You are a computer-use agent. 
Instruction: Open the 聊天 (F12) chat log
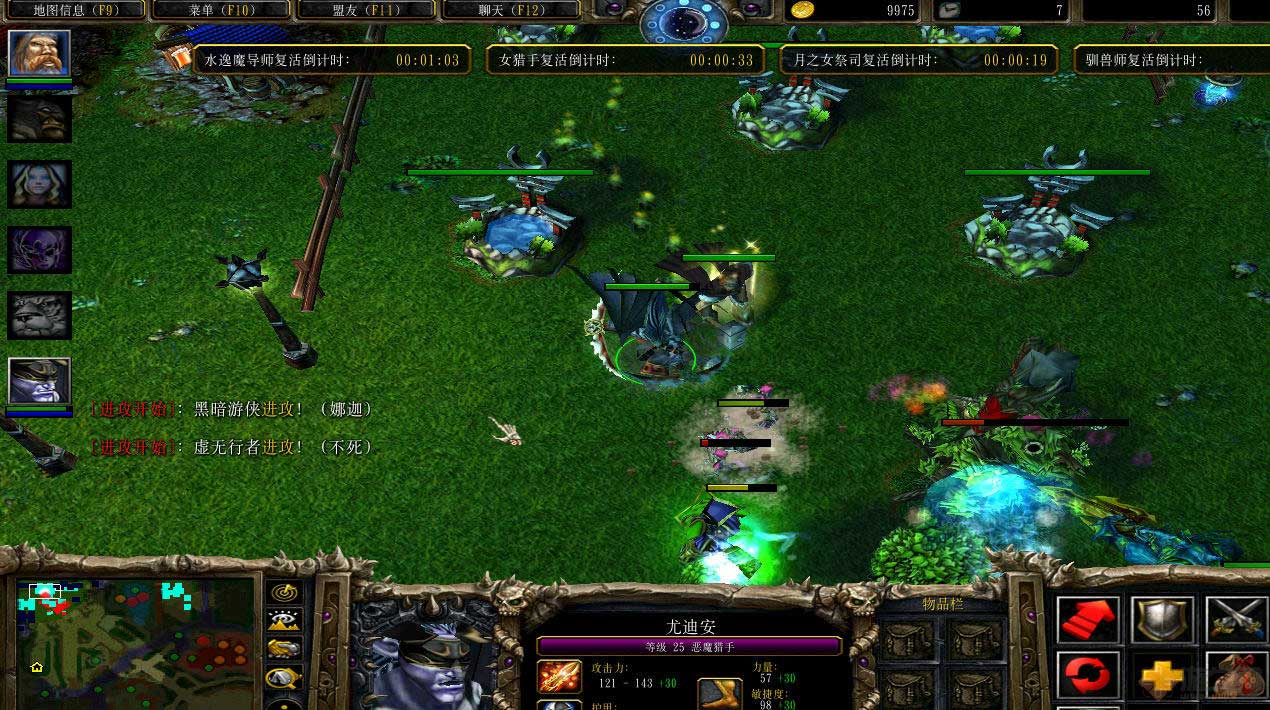512,10
